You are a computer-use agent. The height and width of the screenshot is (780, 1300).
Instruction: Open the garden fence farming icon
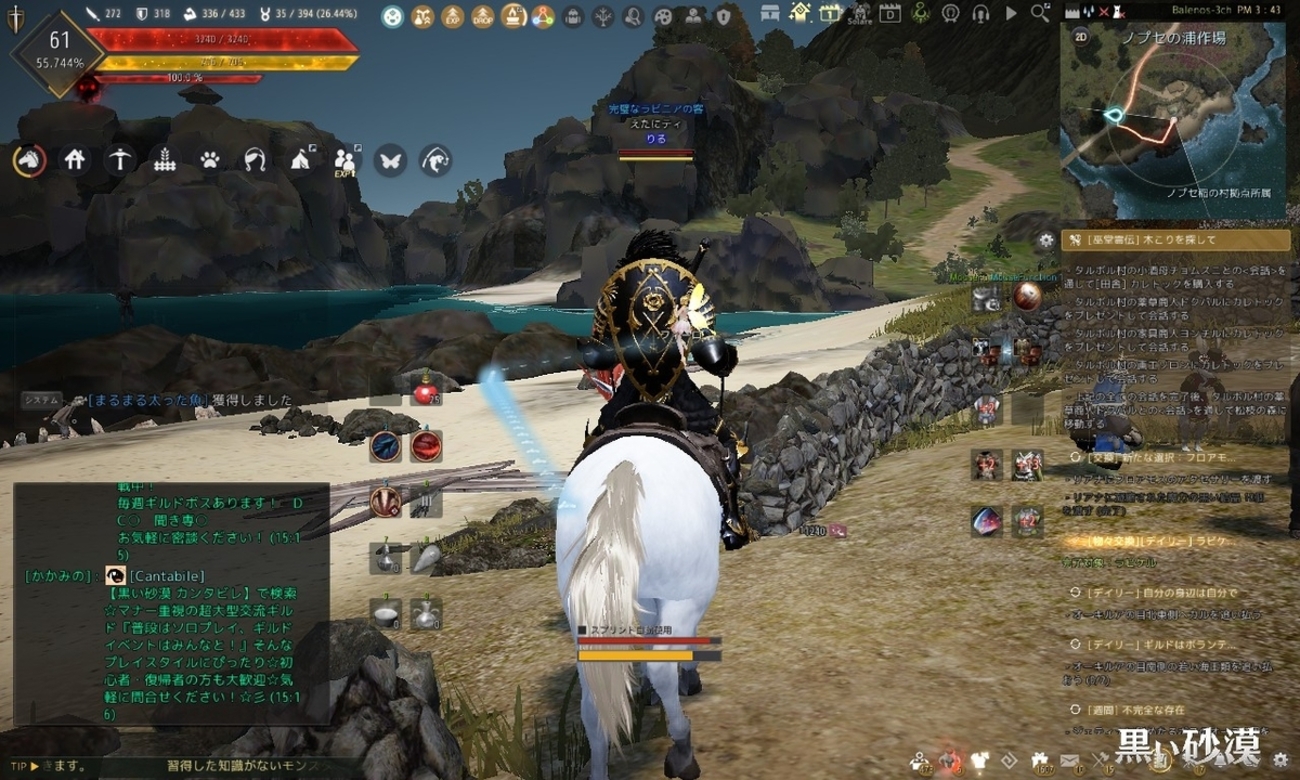(165, 160)
